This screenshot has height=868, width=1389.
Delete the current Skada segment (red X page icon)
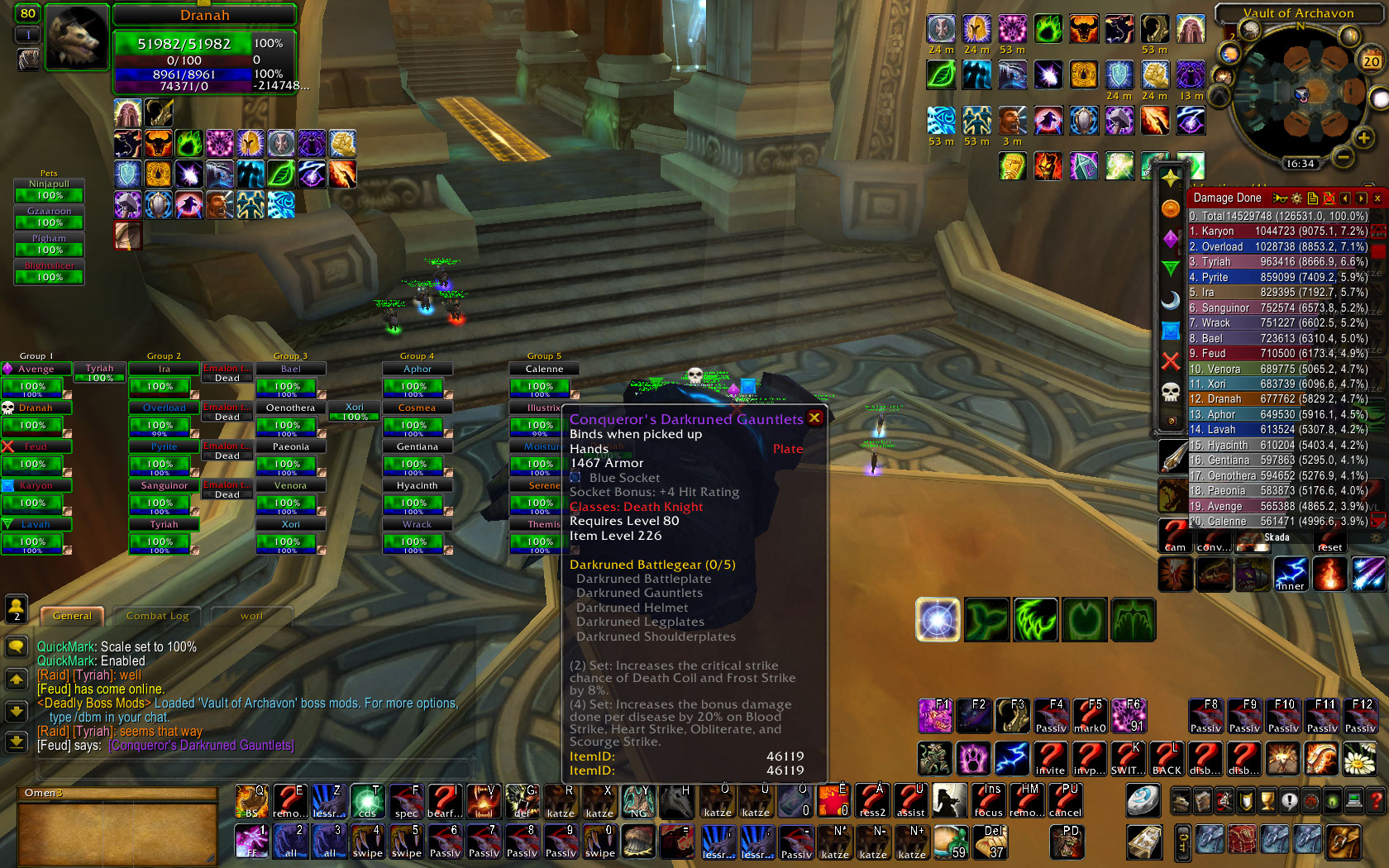point(1329,198)
